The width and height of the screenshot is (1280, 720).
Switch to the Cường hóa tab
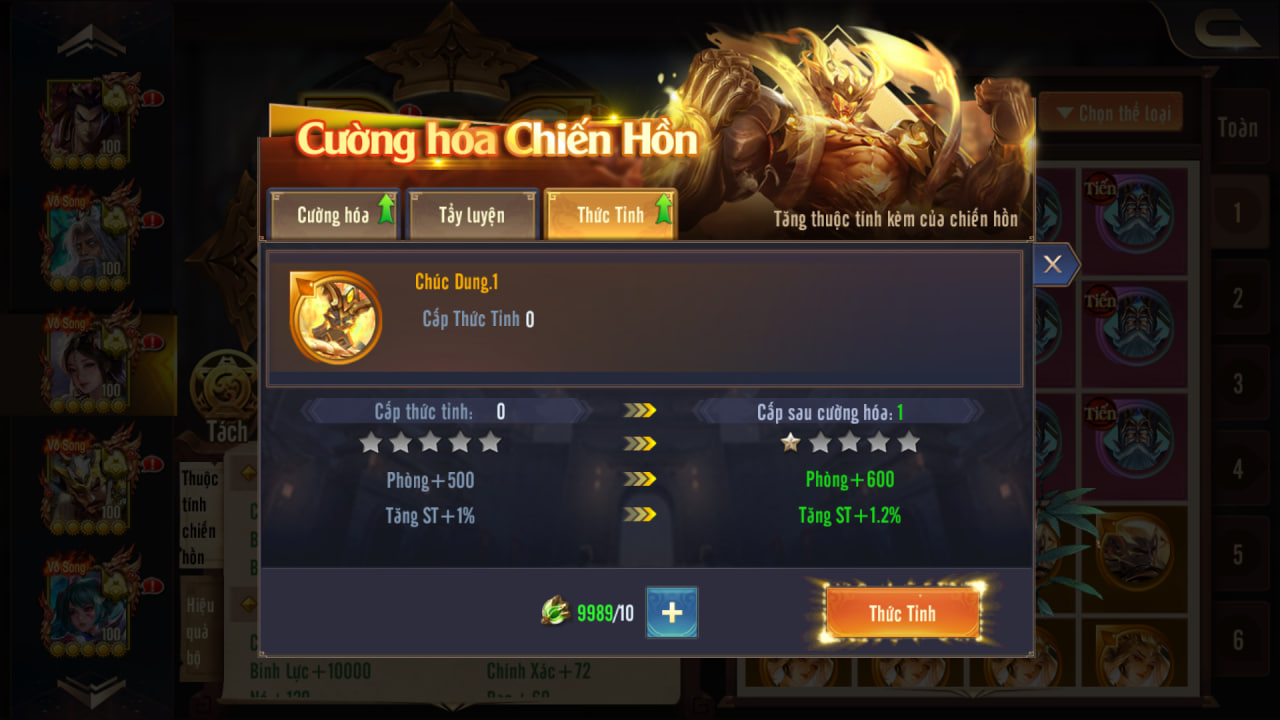[334, 215]
